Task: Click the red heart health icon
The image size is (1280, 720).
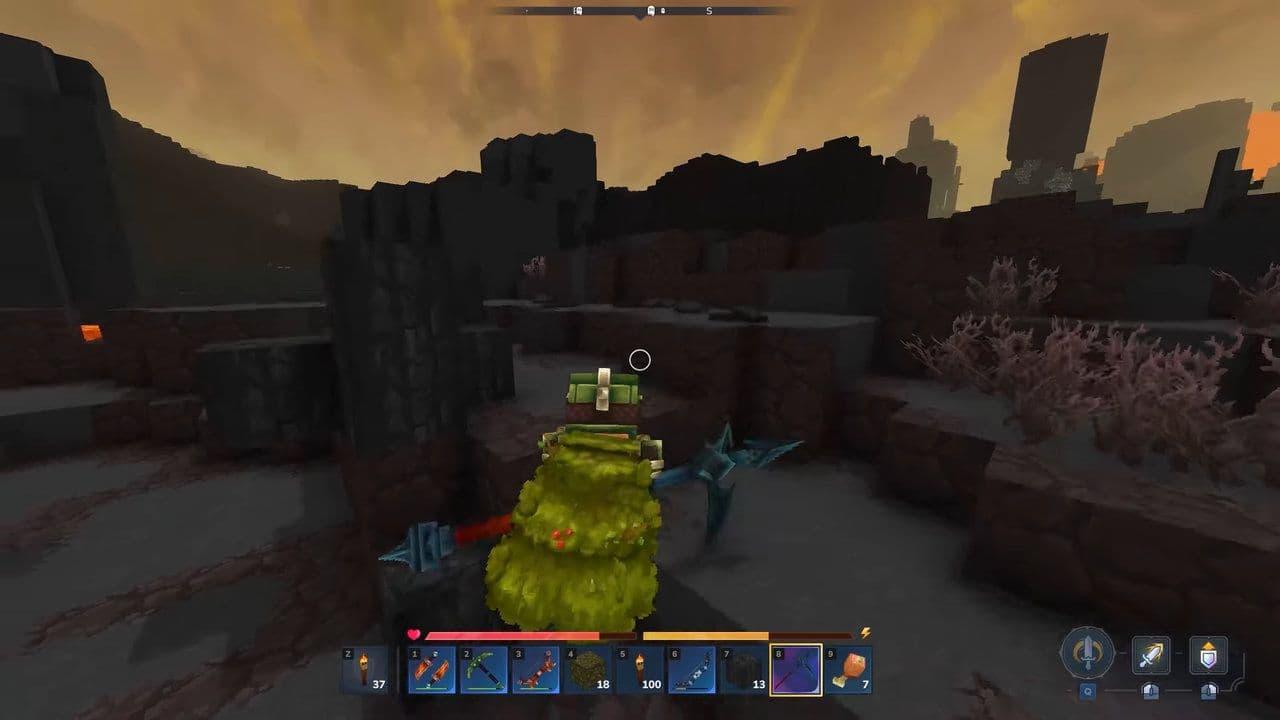Action: coord(414,634)
